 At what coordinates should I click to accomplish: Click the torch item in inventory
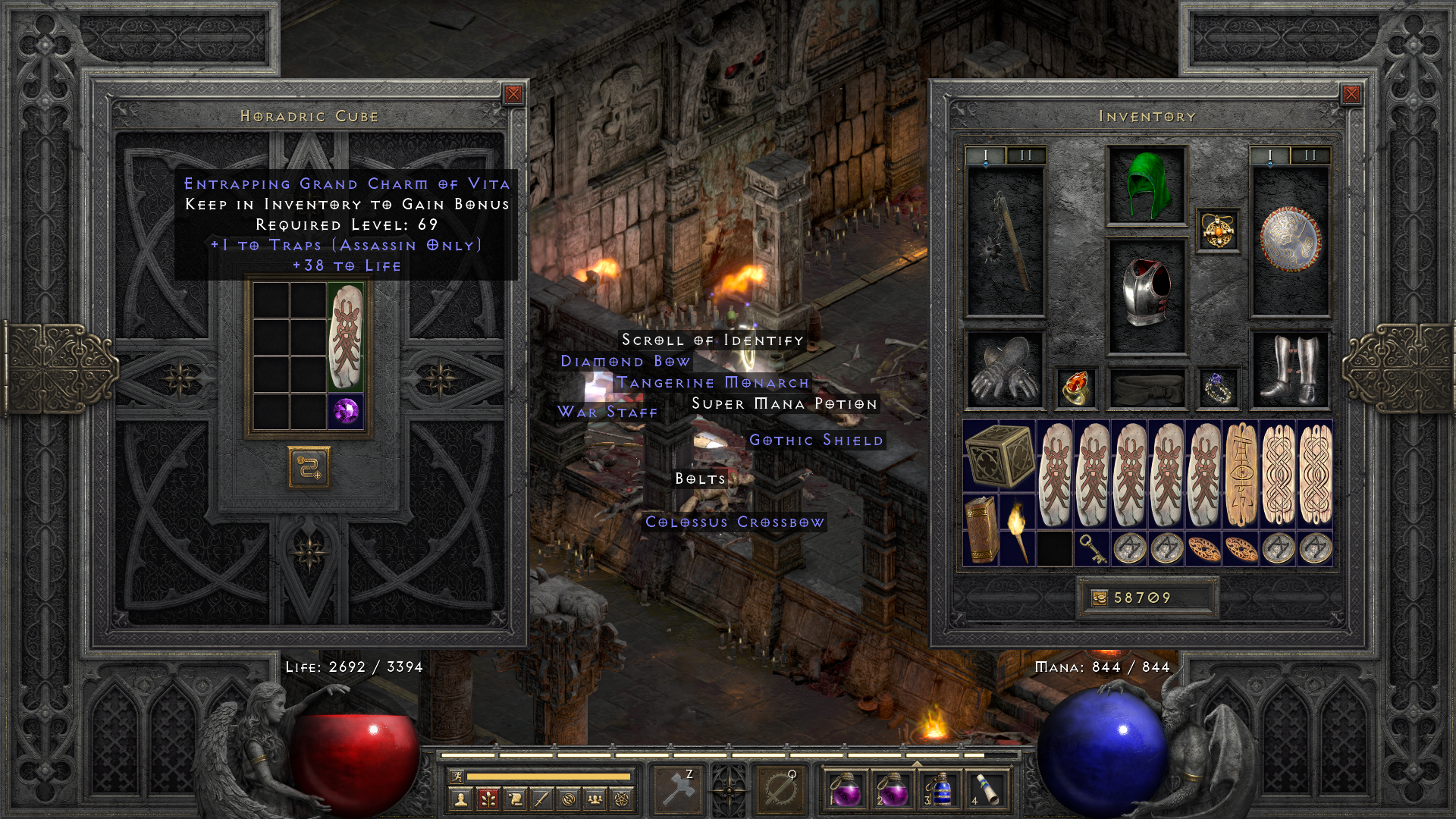click(x=1018, y=529)
